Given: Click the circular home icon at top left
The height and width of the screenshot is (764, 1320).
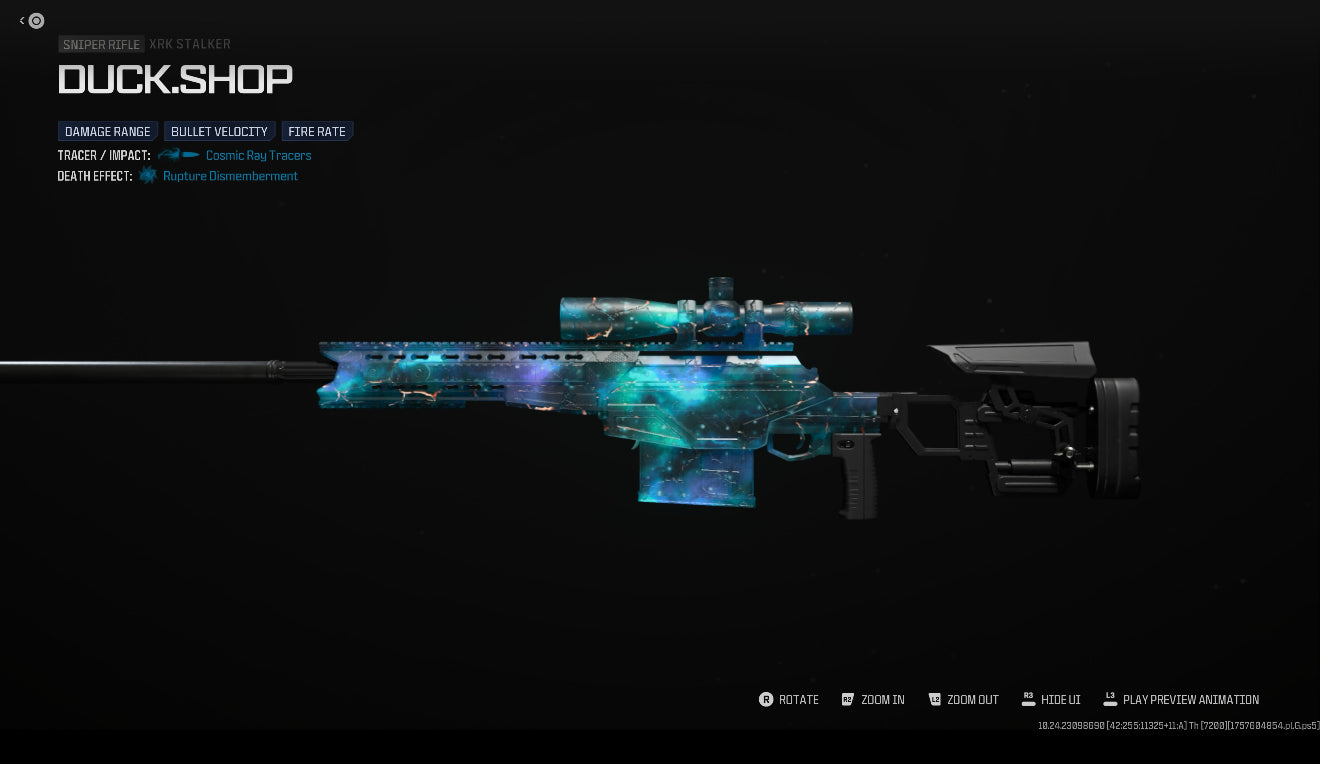Looking at the screenshot, I should pos(36,20).
